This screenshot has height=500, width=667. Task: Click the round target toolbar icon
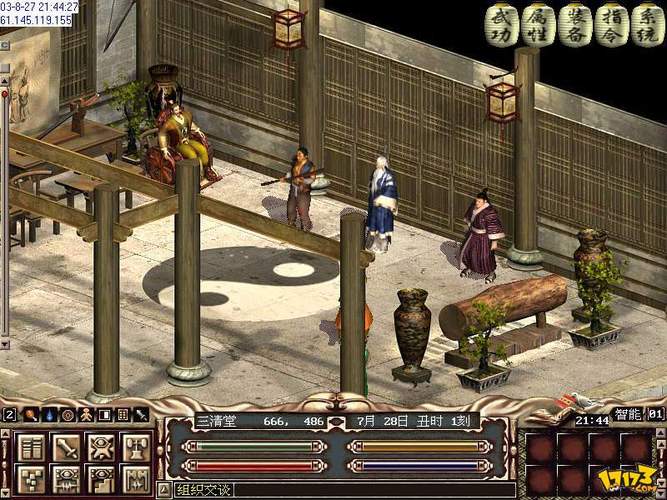[67, 414]
